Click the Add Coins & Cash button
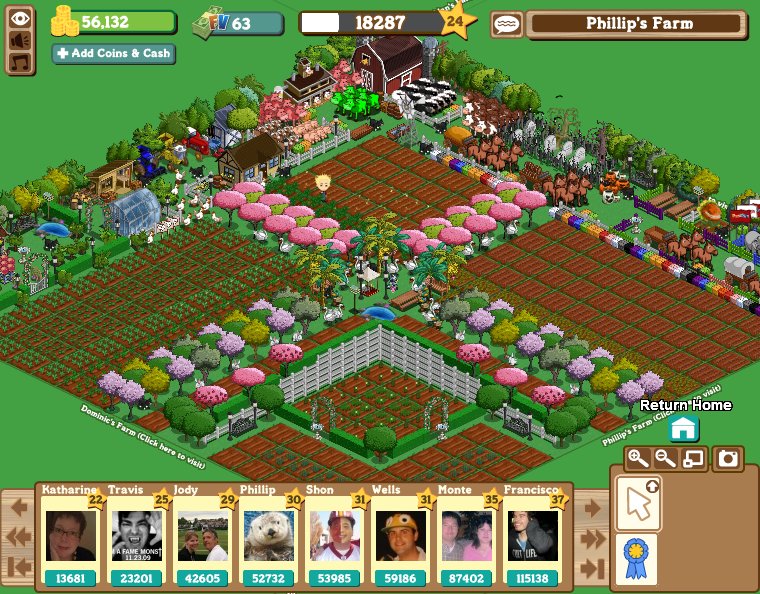The height and width of the screenshot is (594, 760). pos(113,53)
